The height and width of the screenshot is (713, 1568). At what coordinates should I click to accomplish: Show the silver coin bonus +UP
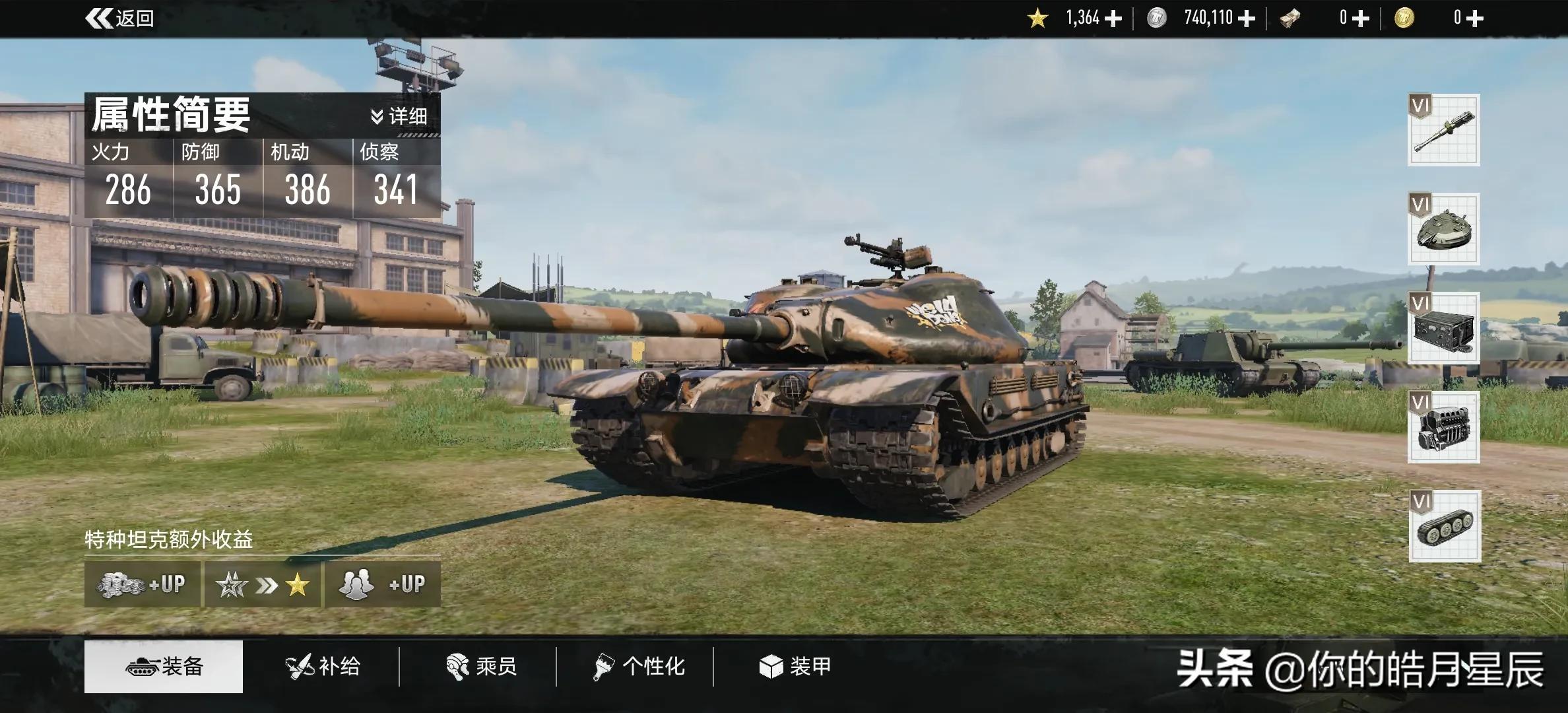[142, 584]
